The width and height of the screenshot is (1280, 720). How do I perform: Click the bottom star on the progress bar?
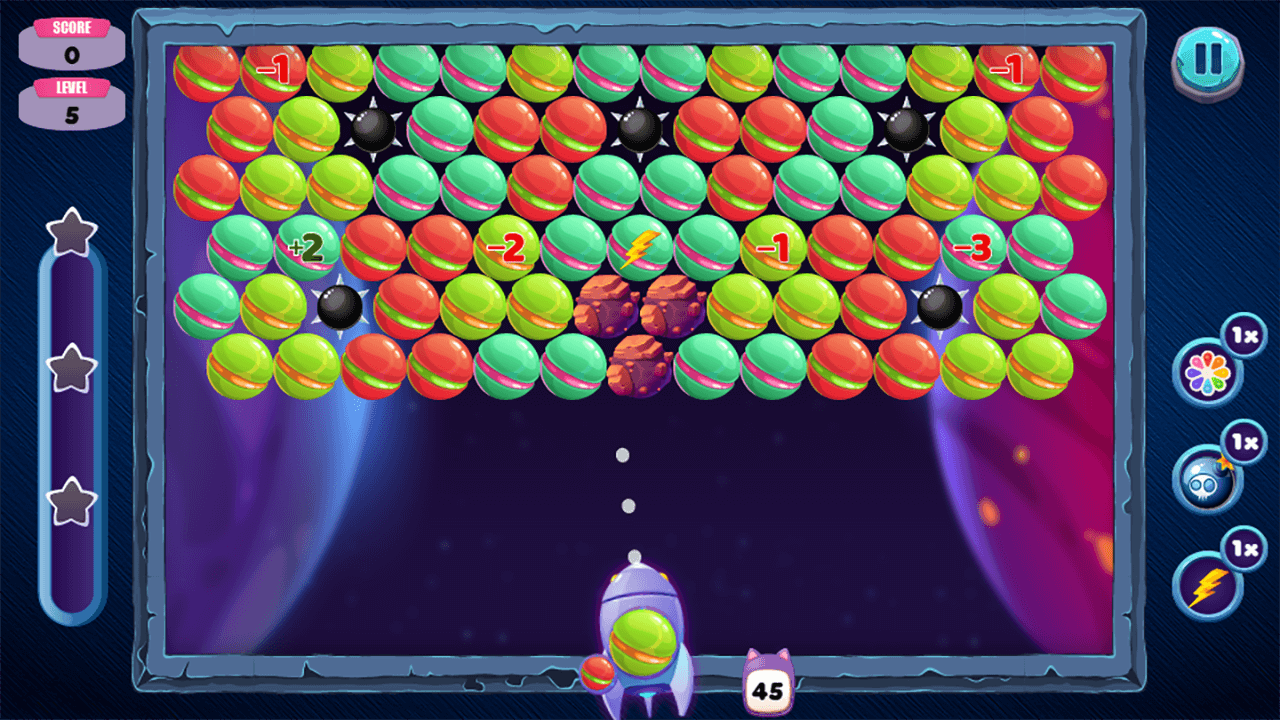(x=71, y=492)
